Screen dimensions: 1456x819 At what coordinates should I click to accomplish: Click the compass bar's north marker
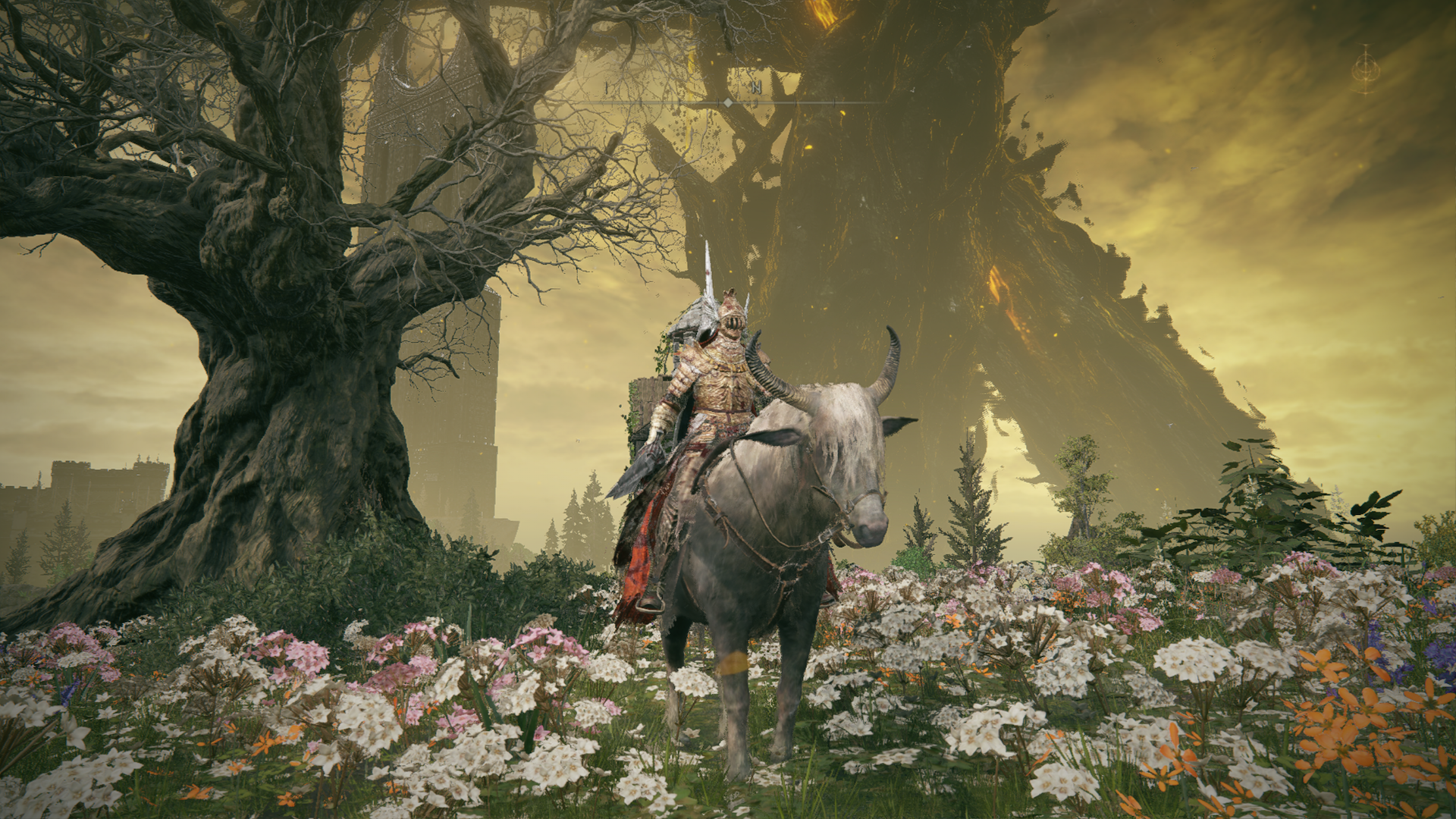pyautogui.click(x=755, y=88)
